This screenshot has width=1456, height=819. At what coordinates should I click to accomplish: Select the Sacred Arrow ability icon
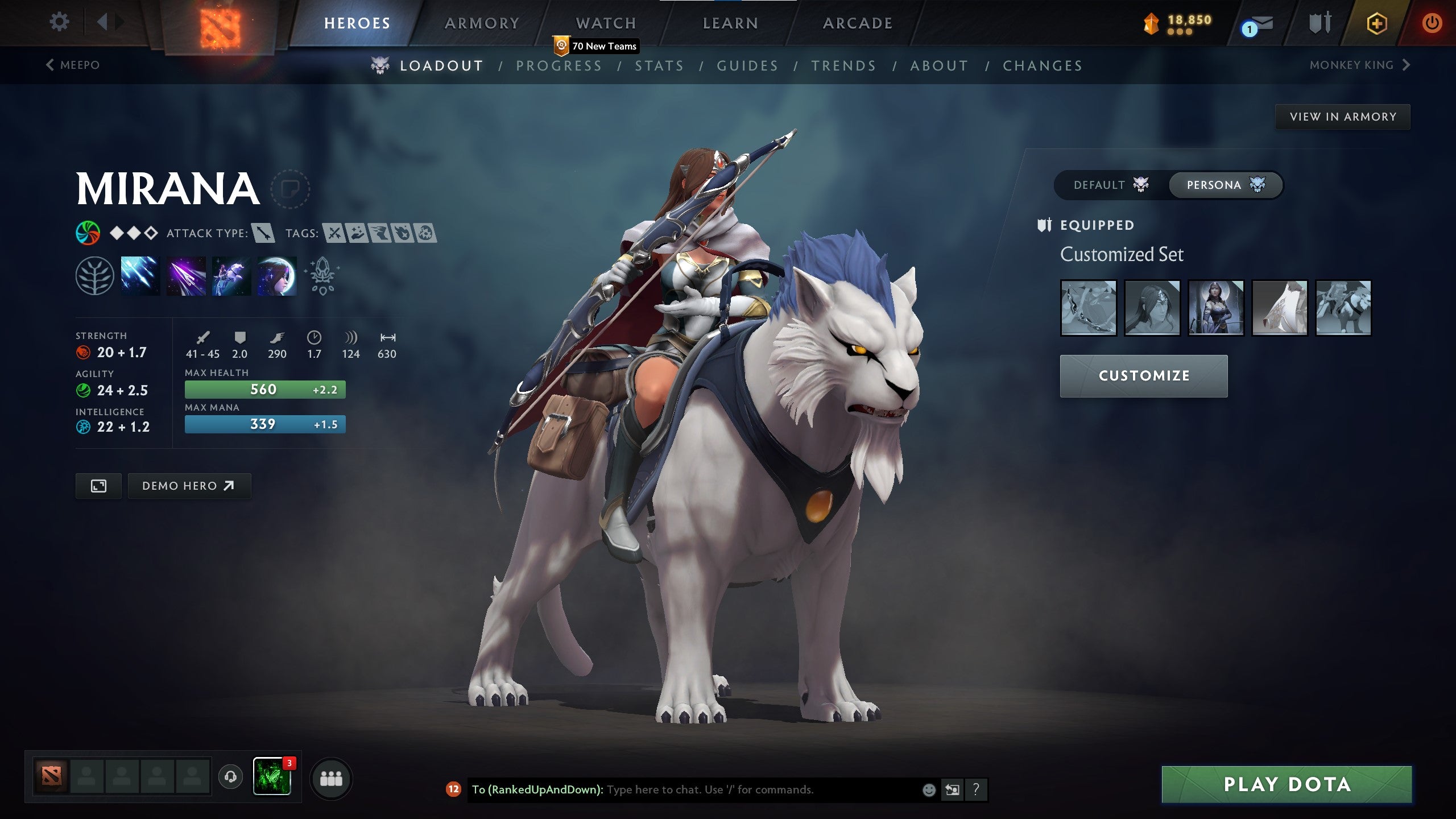pyautogui.click(x=186, y=276)
